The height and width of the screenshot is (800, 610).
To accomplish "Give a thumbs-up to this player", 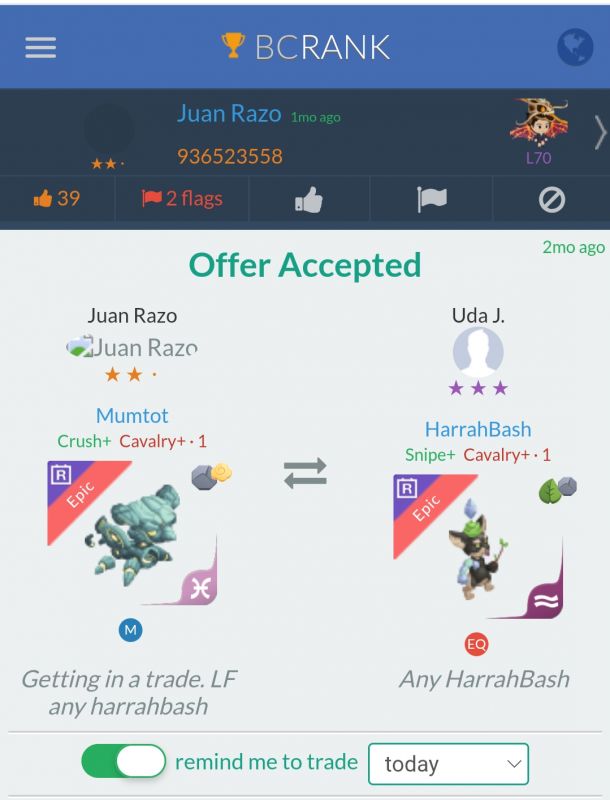I will 309,200.
